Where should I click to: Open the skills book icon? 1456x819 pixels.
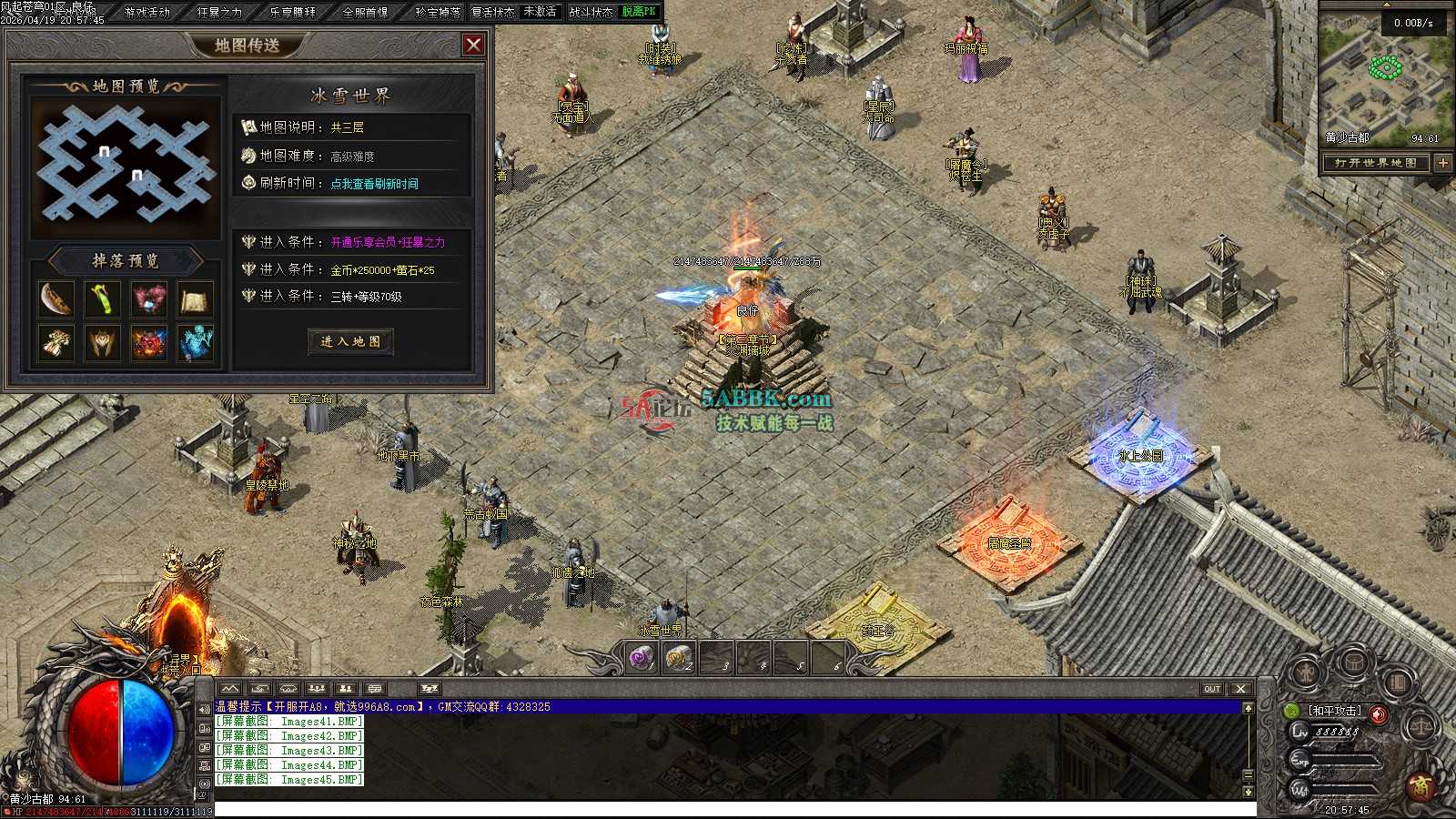coord(1398,681)
